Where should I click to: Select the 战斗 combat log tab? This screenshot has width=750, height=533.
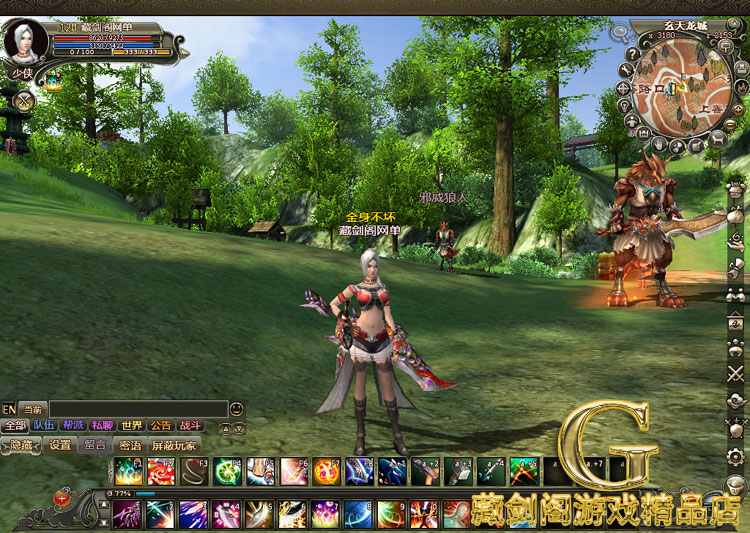[x=189, y=425]
